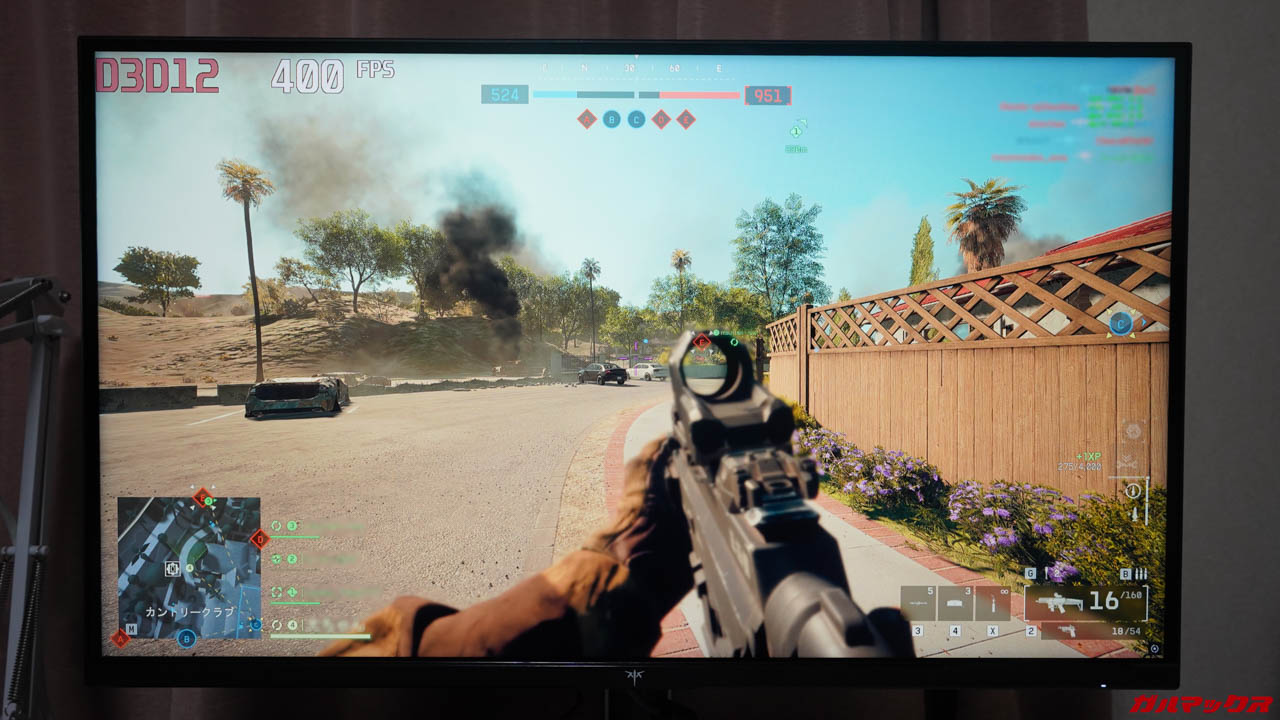Select squad member 3 in the squad list
This screenshot has height=720, width=1280.
tap(292, 526)
